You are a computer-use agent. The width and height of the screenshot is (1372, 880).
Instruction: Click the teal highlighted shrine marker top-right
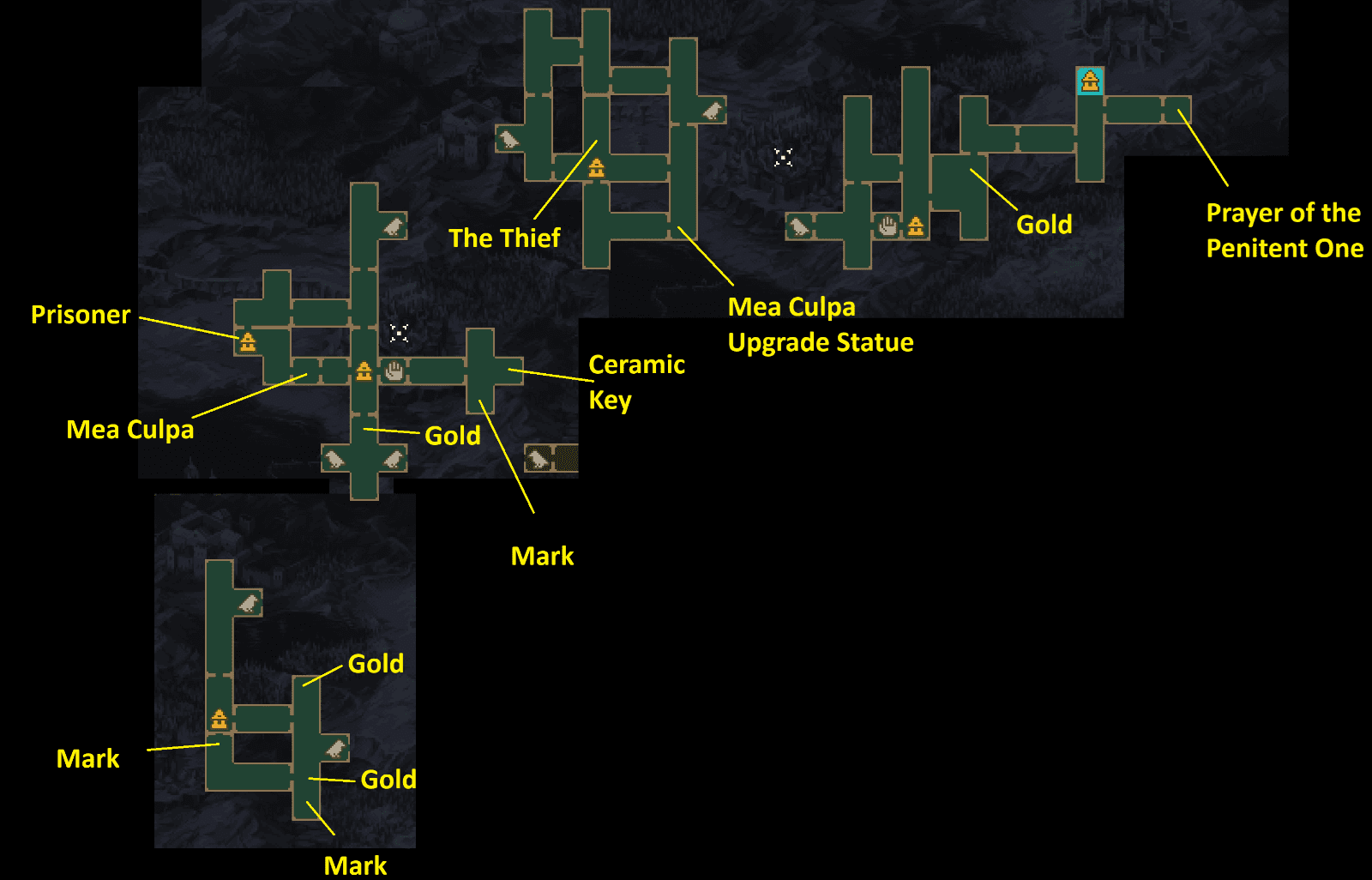point(1090,82)
